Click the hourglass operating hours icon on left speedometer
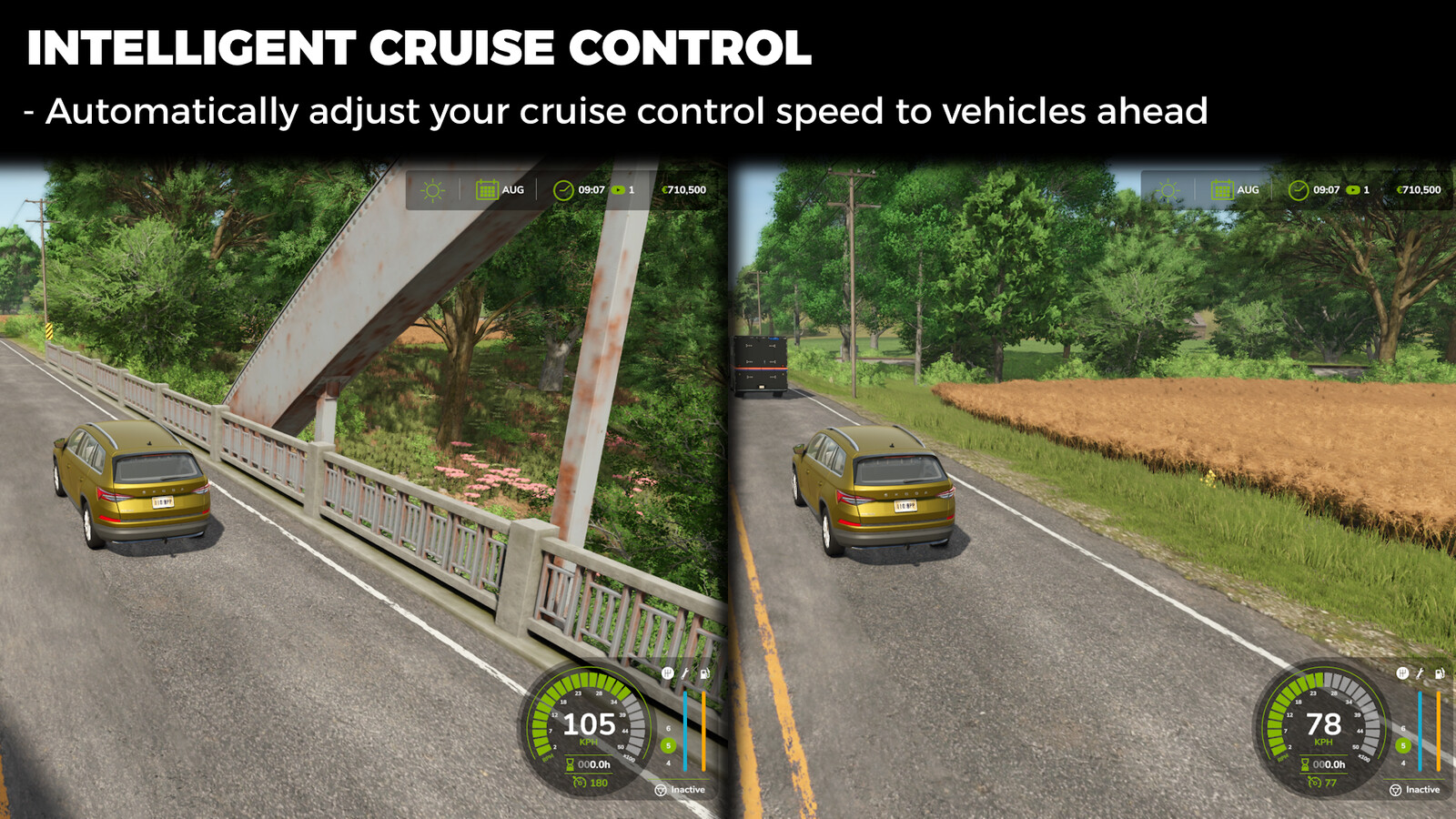 [569, 763]
